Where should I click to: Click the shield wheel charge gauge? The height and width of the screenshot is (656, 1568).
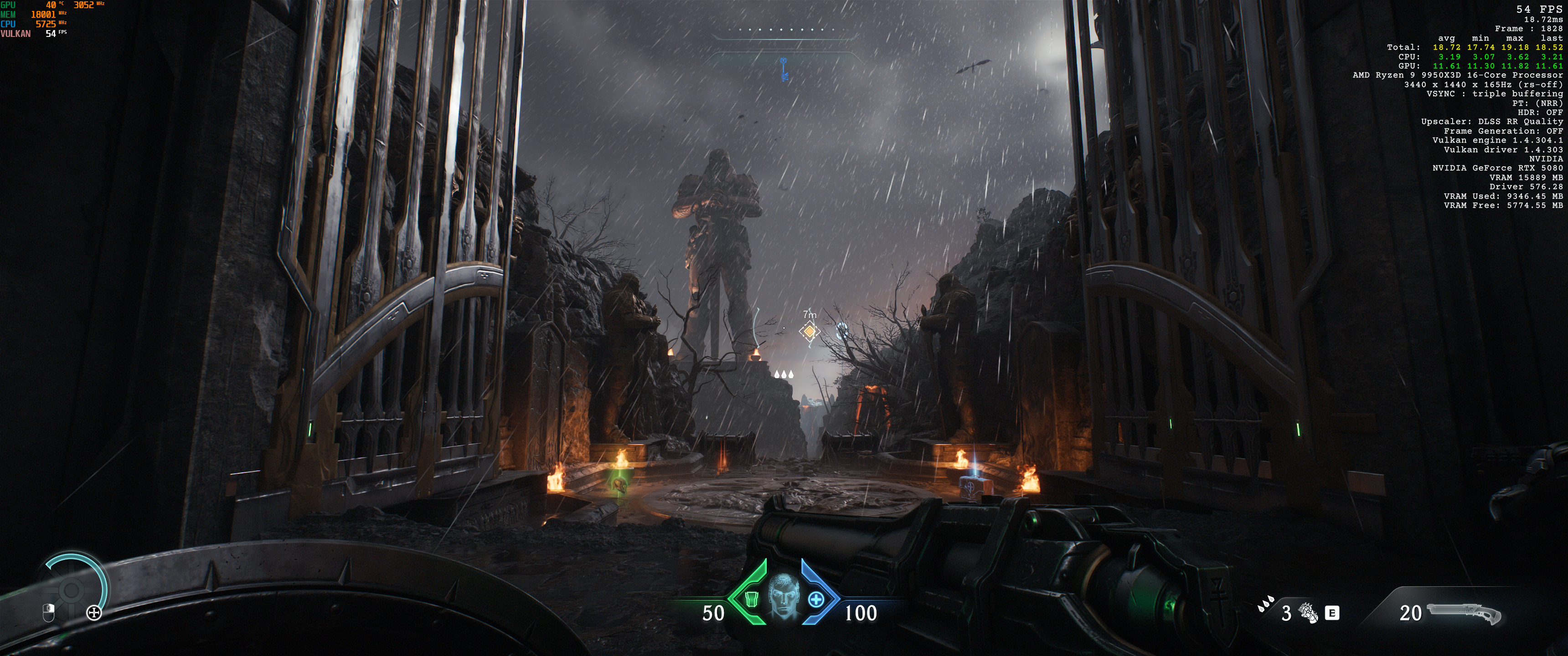click(72, 589)
